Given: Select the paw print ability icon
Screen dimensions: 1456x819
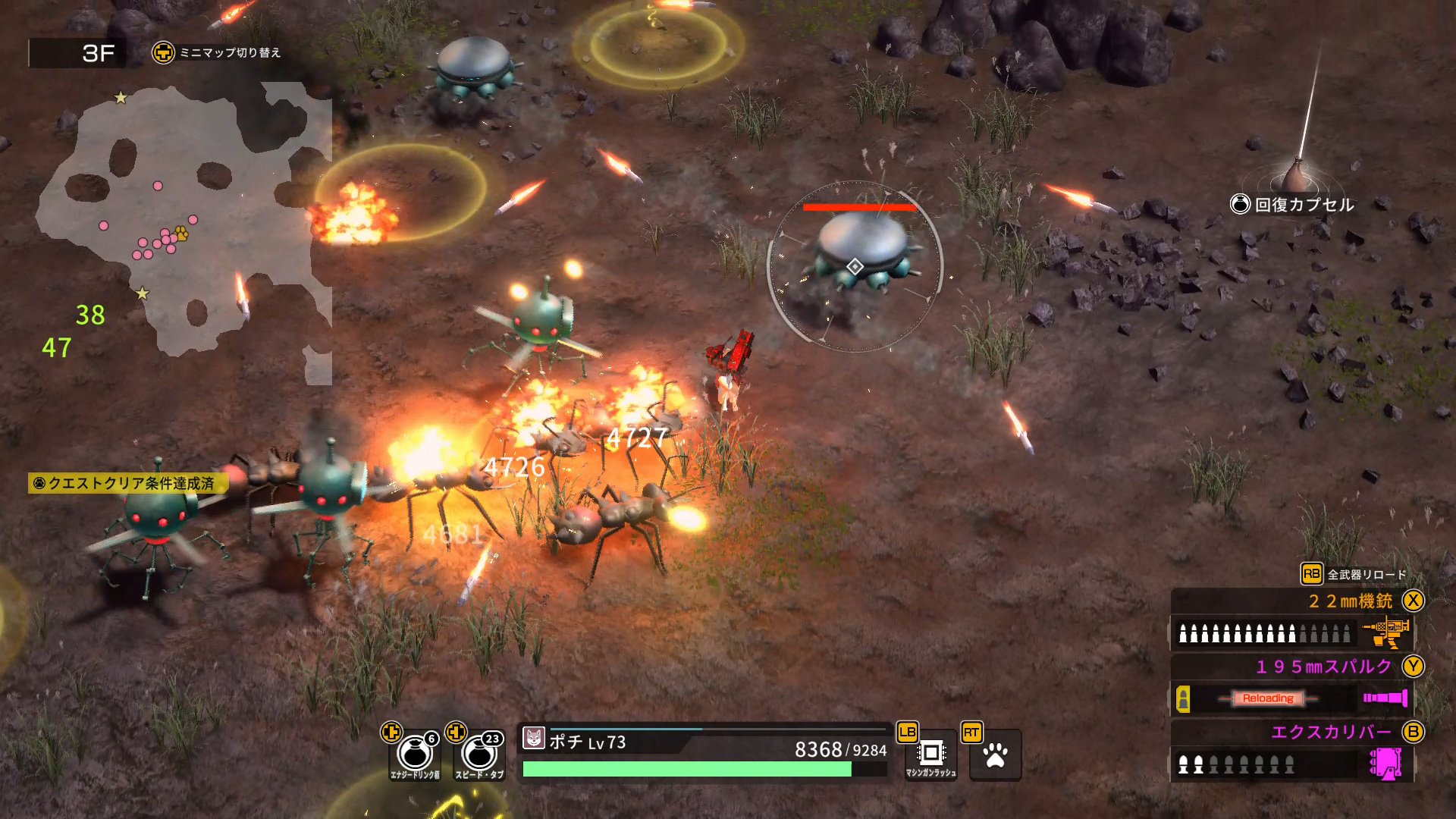Looking at the screenshot, I should pos(995,755).
